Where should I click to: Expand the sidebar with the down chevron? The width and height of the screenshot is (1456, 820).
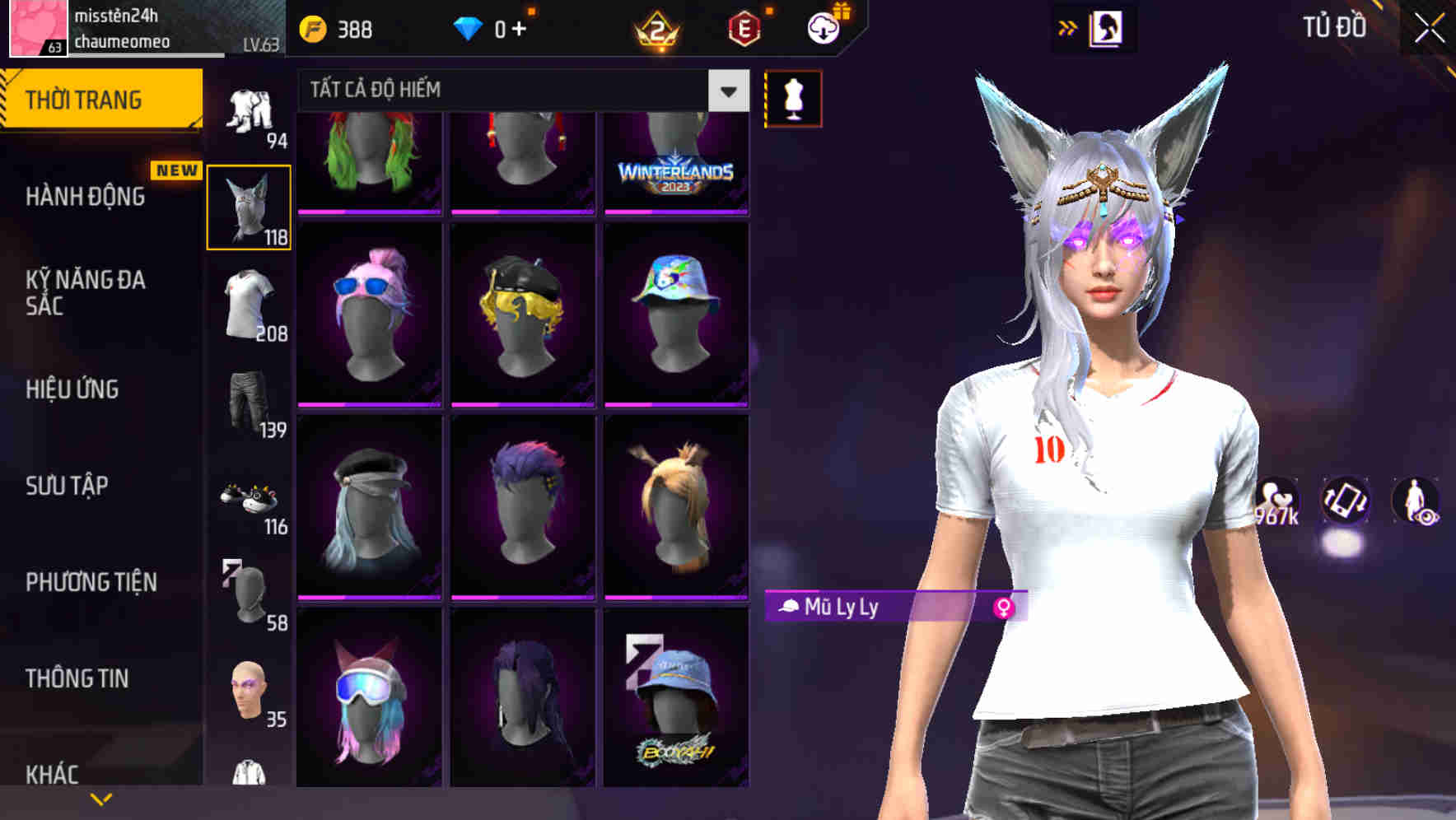coord(101,800)
